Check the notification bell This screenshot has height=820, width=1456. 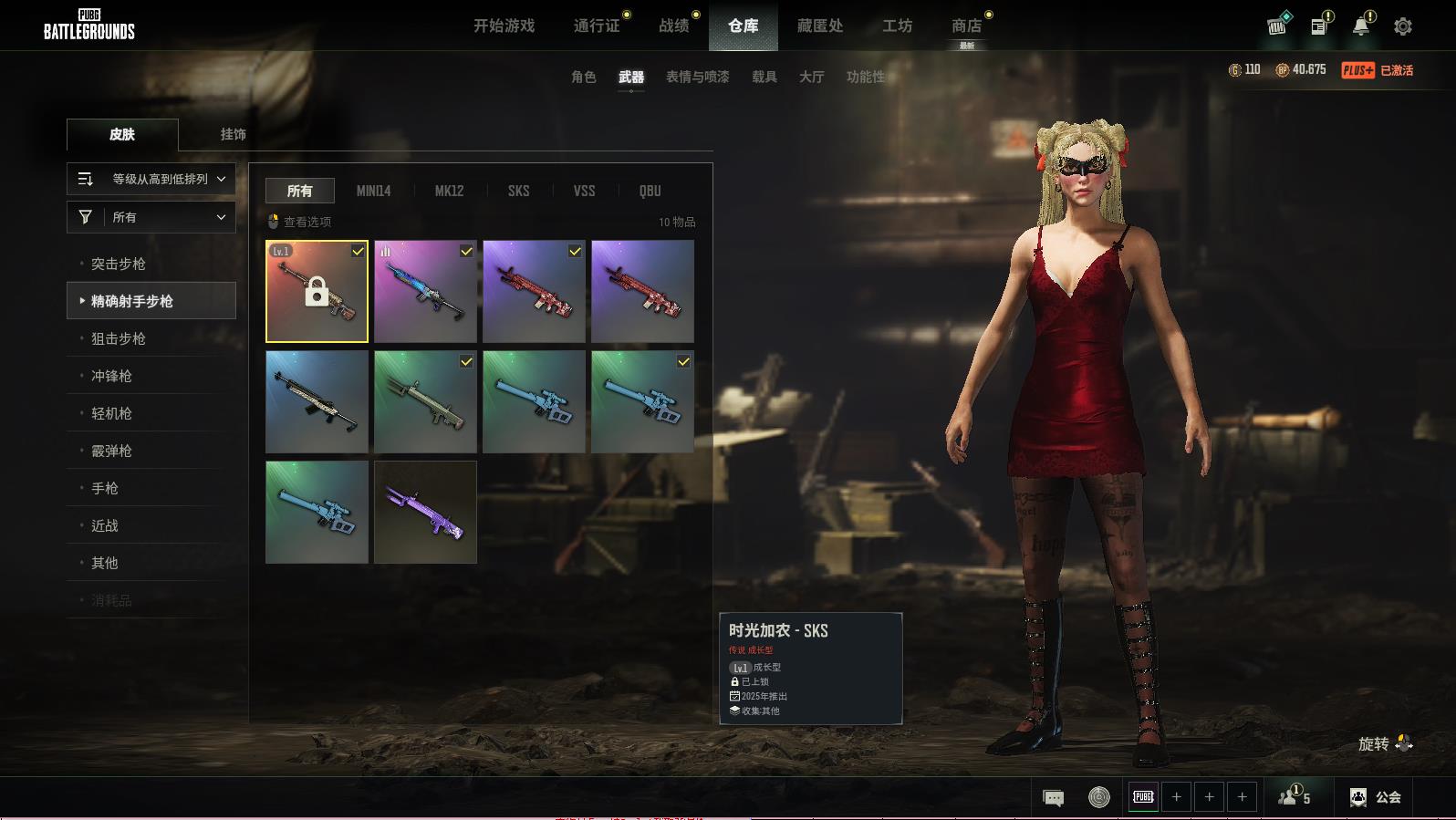click(x=1360, y=26)
